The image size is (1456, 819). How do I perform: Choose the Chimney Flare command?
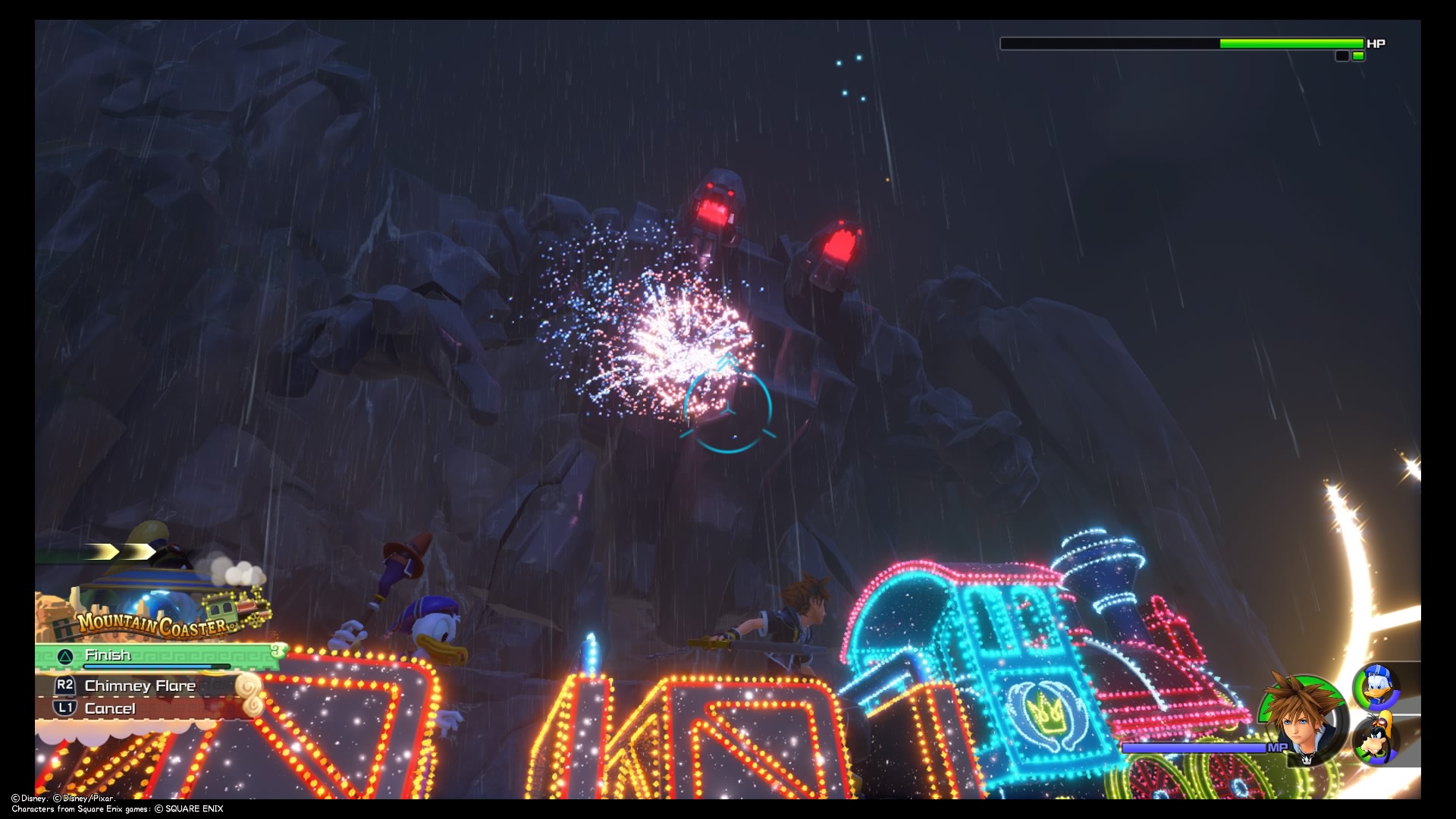140,686
